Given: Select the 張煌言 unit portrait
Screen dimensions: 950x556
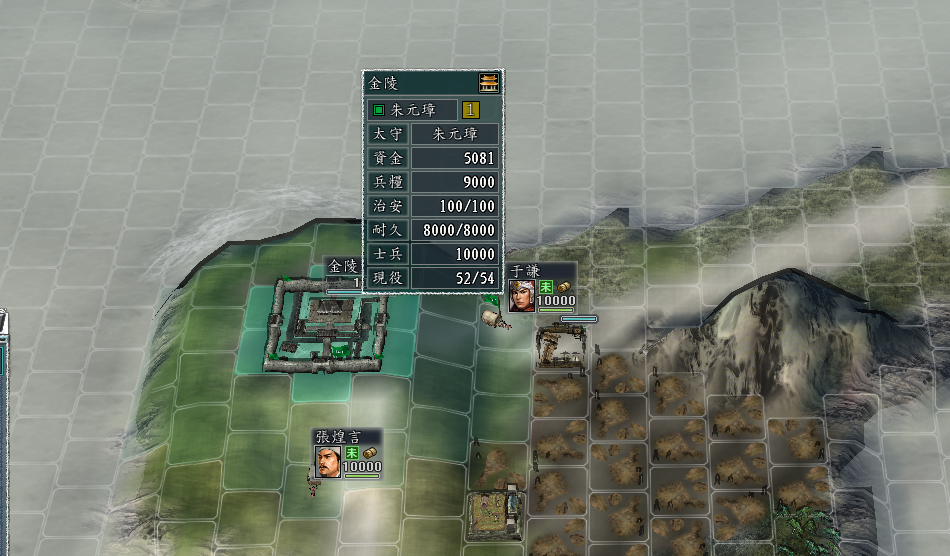Looking at the screenshot, I should 329,461.
